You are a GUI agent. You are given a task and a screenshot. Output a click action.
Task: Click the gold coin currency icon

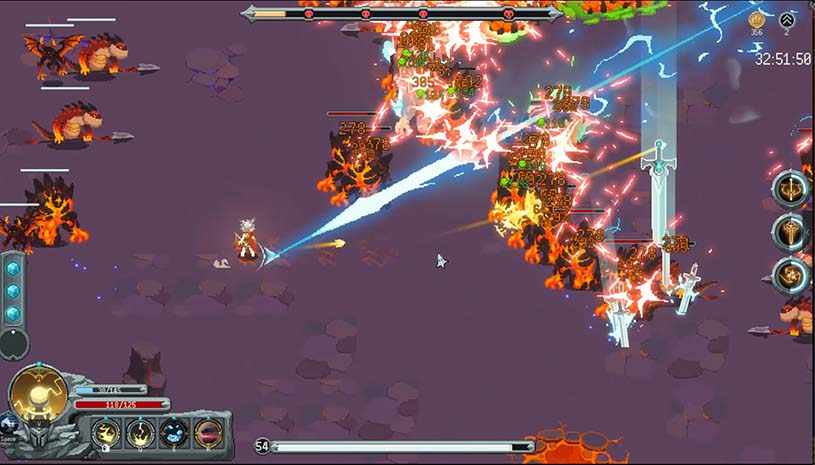(757, 19)
